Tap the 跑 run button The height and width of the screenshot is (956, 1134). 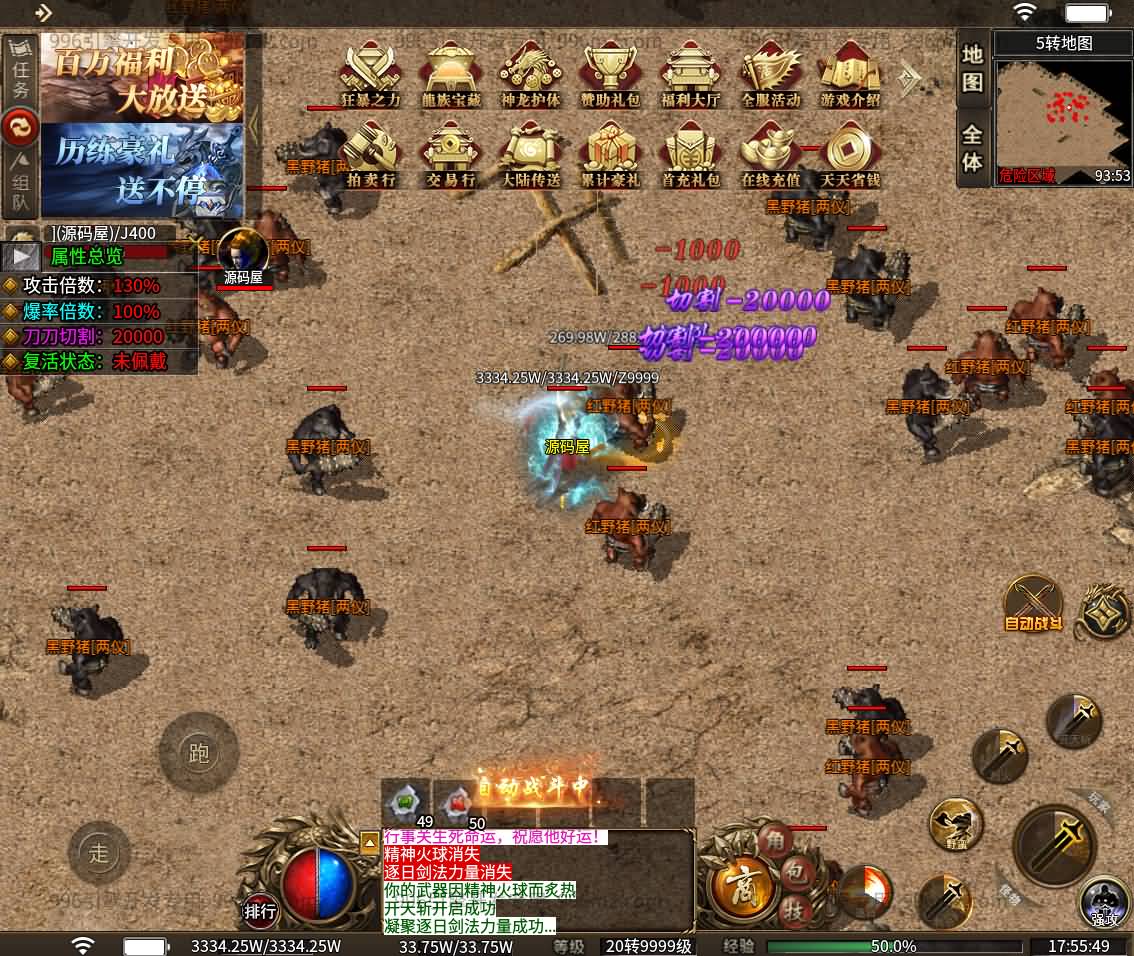click(199, 753)
